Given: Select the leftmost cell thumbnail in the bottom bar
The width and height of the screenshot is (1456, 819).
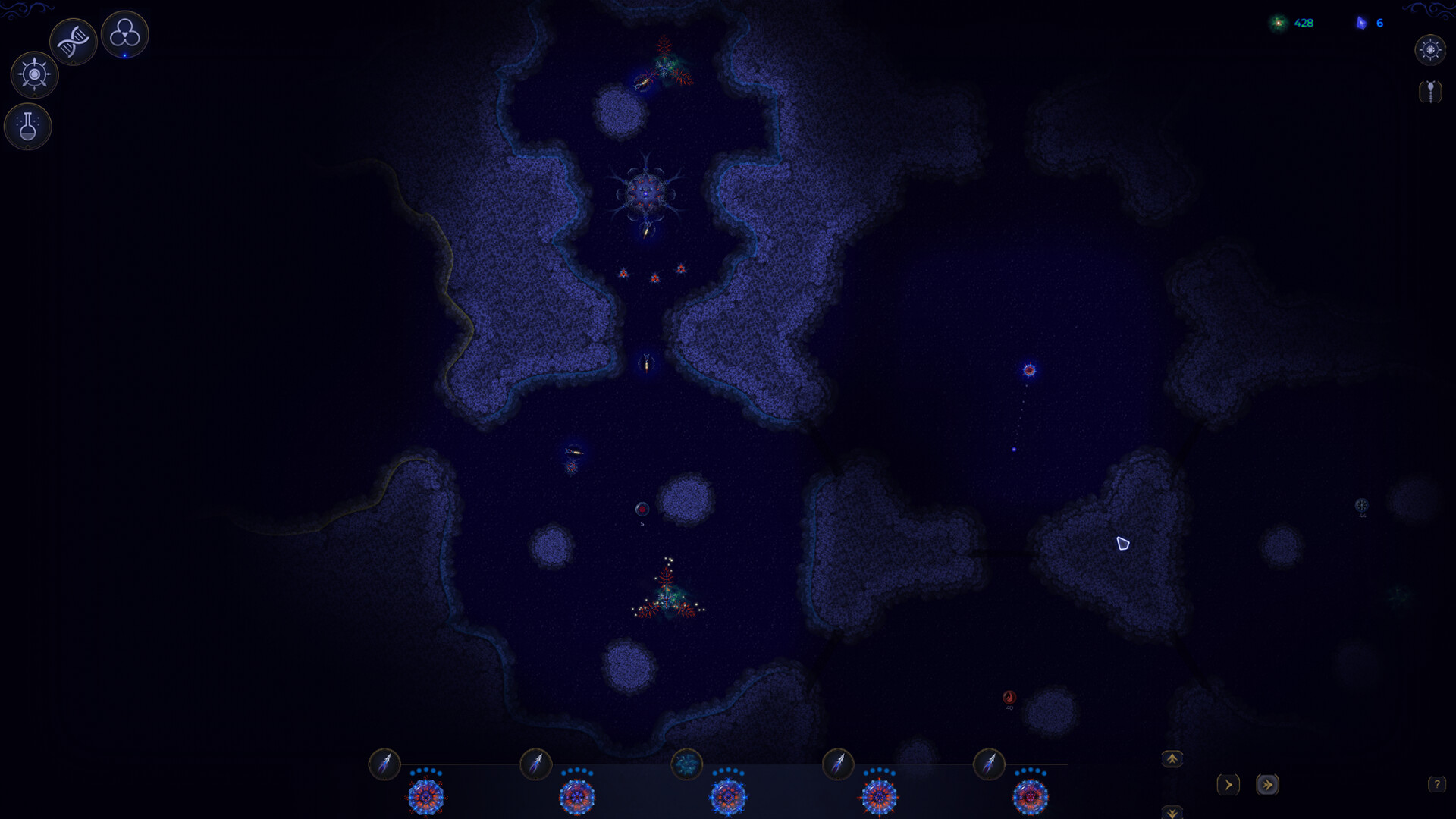Looking at the screenshot, I should click(x=427, y=798).
